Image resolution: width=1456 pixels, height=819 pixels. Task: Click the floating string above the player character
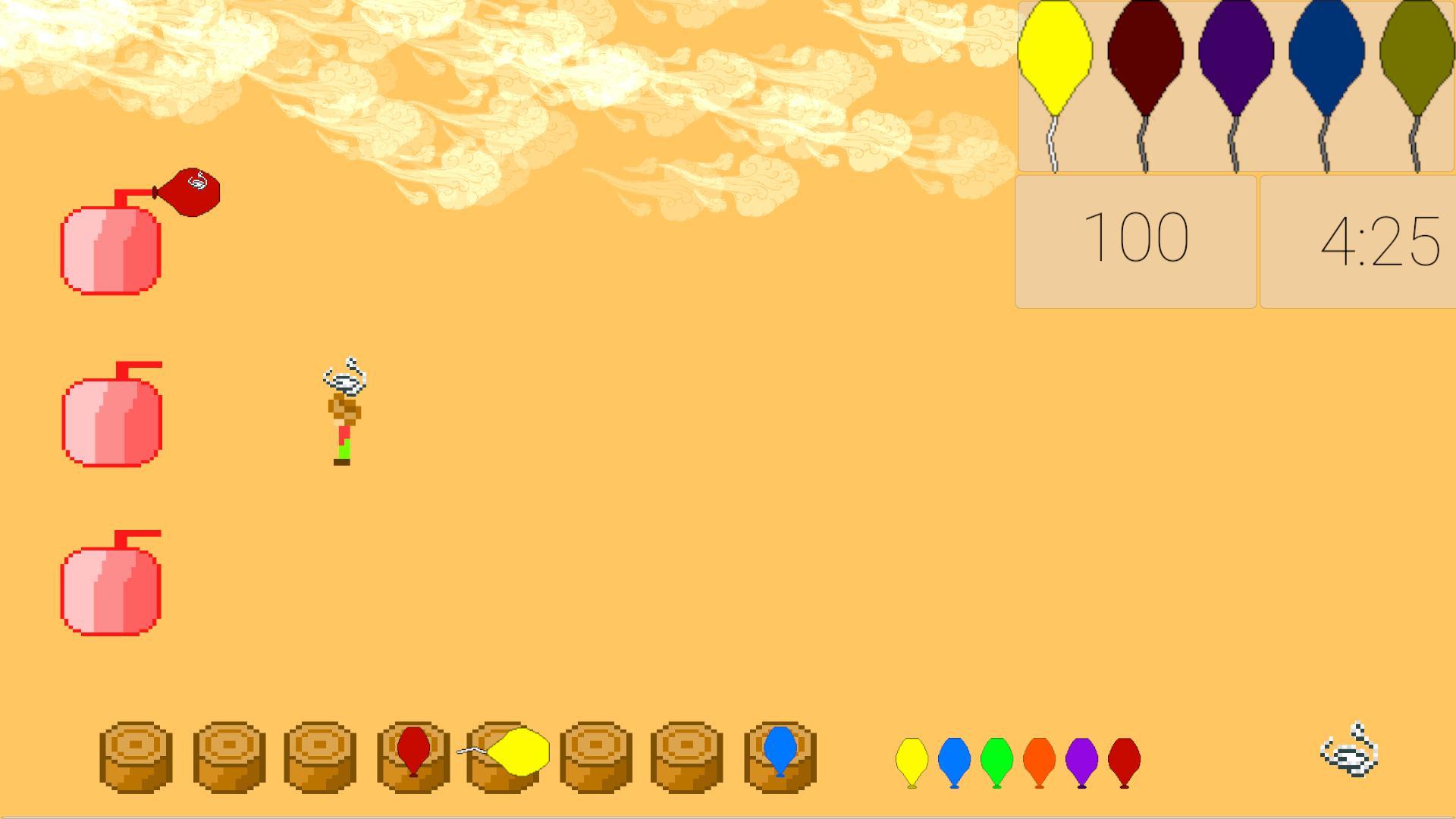pyautogui.click(x=345, y=375)
